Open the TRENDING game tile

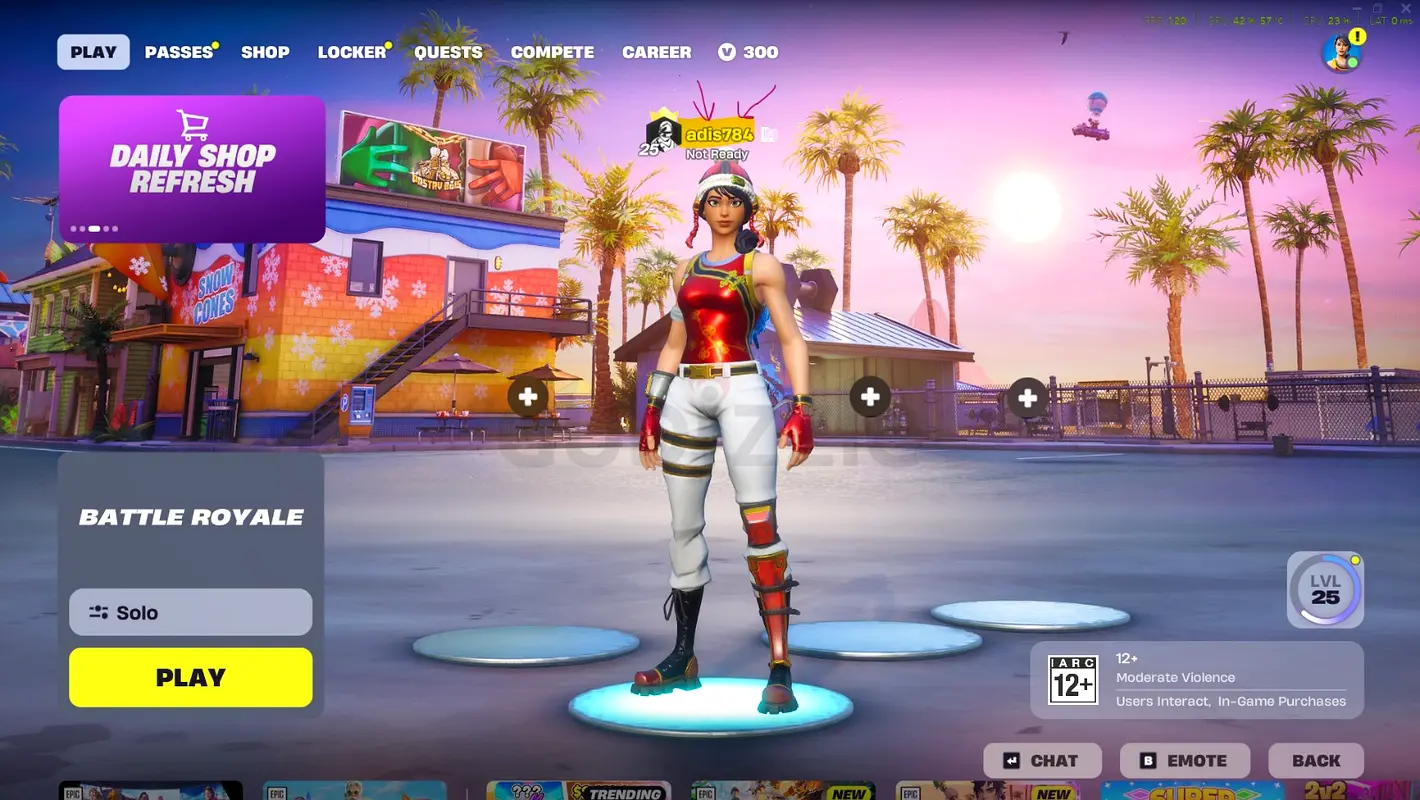point(578,792)
